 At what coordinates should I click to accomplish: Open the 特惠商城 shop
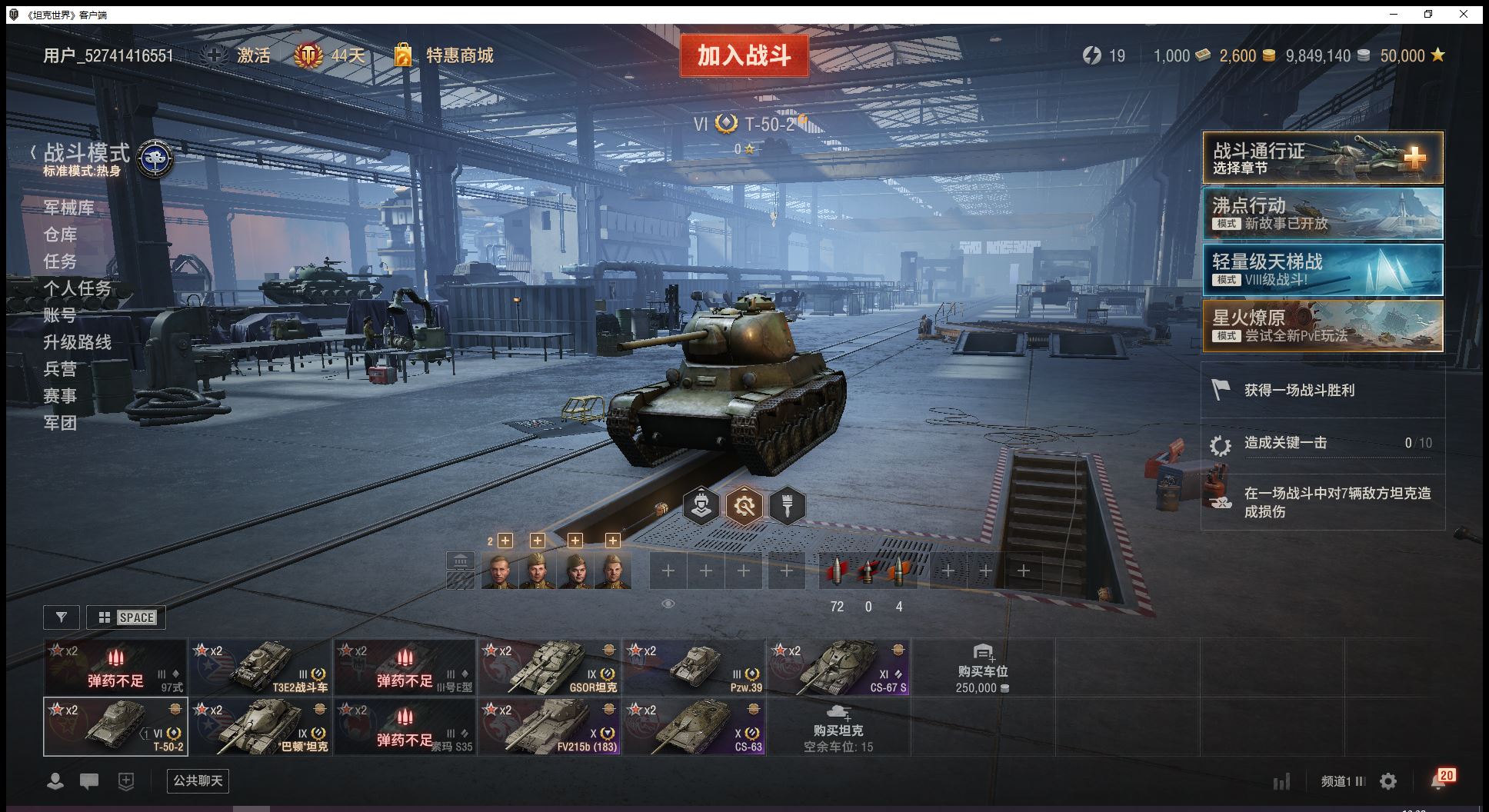click(x=459, y=55)
